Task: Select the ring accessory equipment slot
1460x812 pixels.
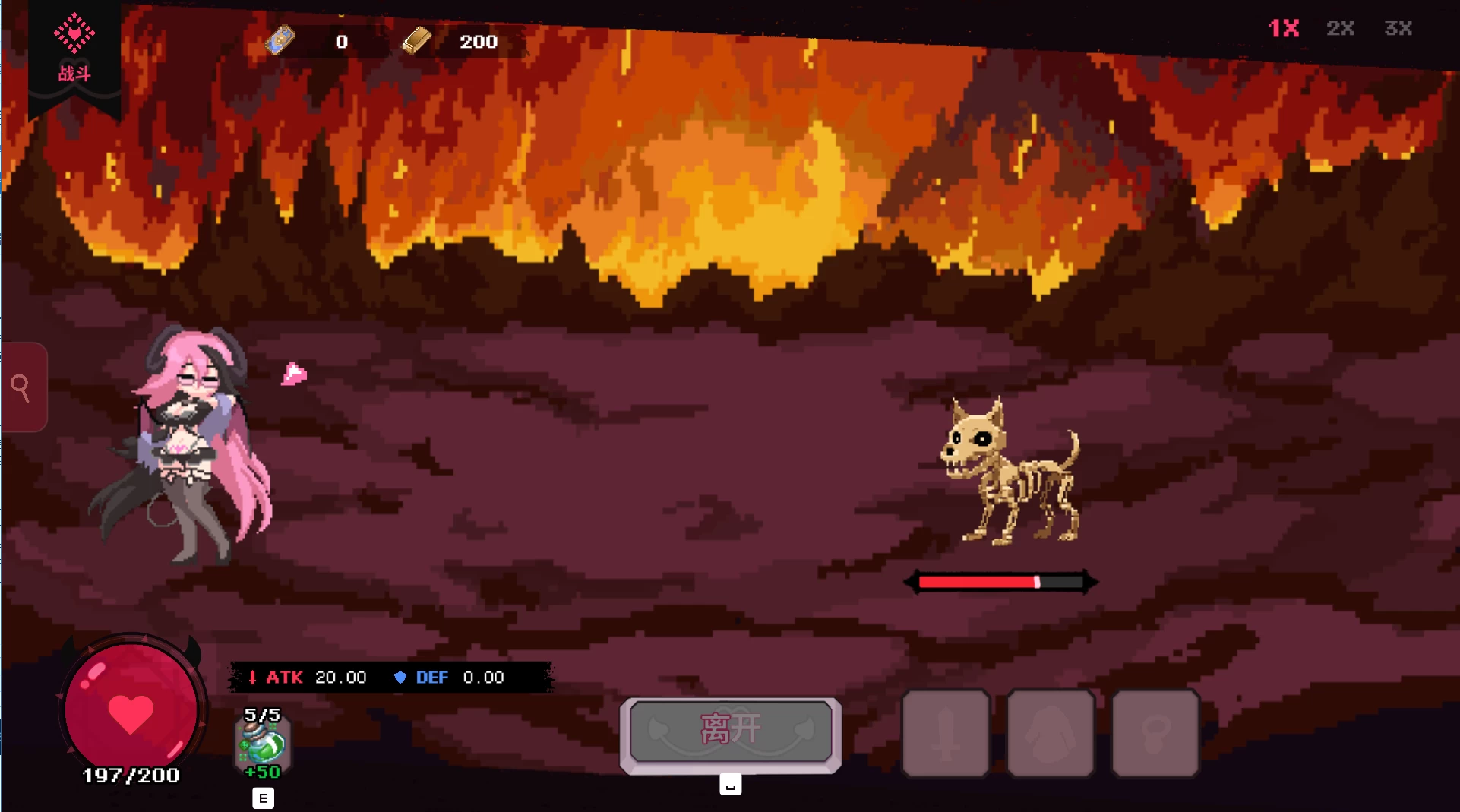Action: (x=1155, y=734)
